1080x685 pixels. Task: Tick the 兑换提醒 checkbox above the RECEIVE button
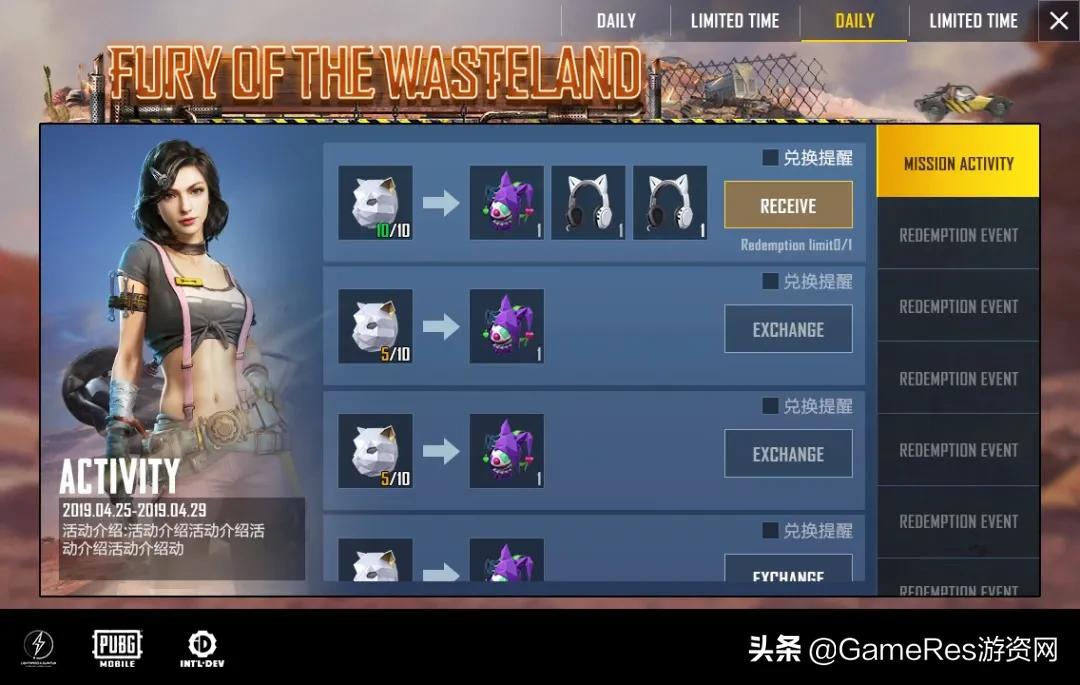[770, 158]
